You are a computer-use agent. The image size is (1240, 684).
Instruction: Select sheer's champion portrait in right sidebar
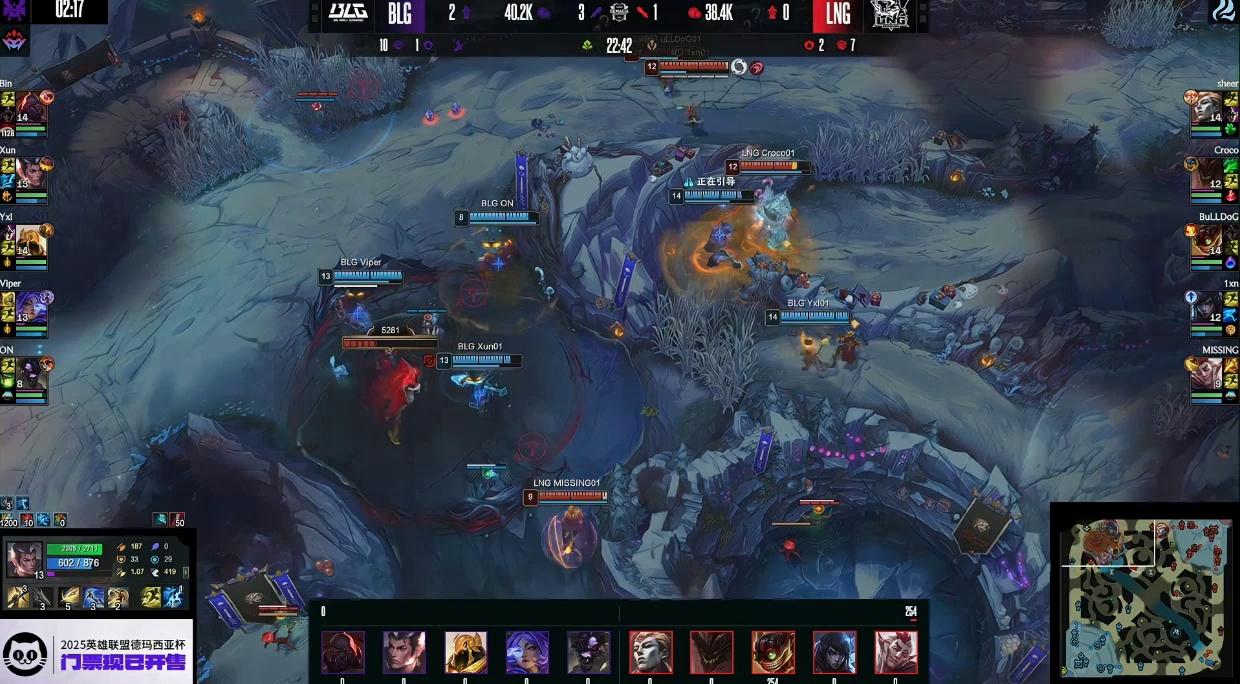[1207, 108]
